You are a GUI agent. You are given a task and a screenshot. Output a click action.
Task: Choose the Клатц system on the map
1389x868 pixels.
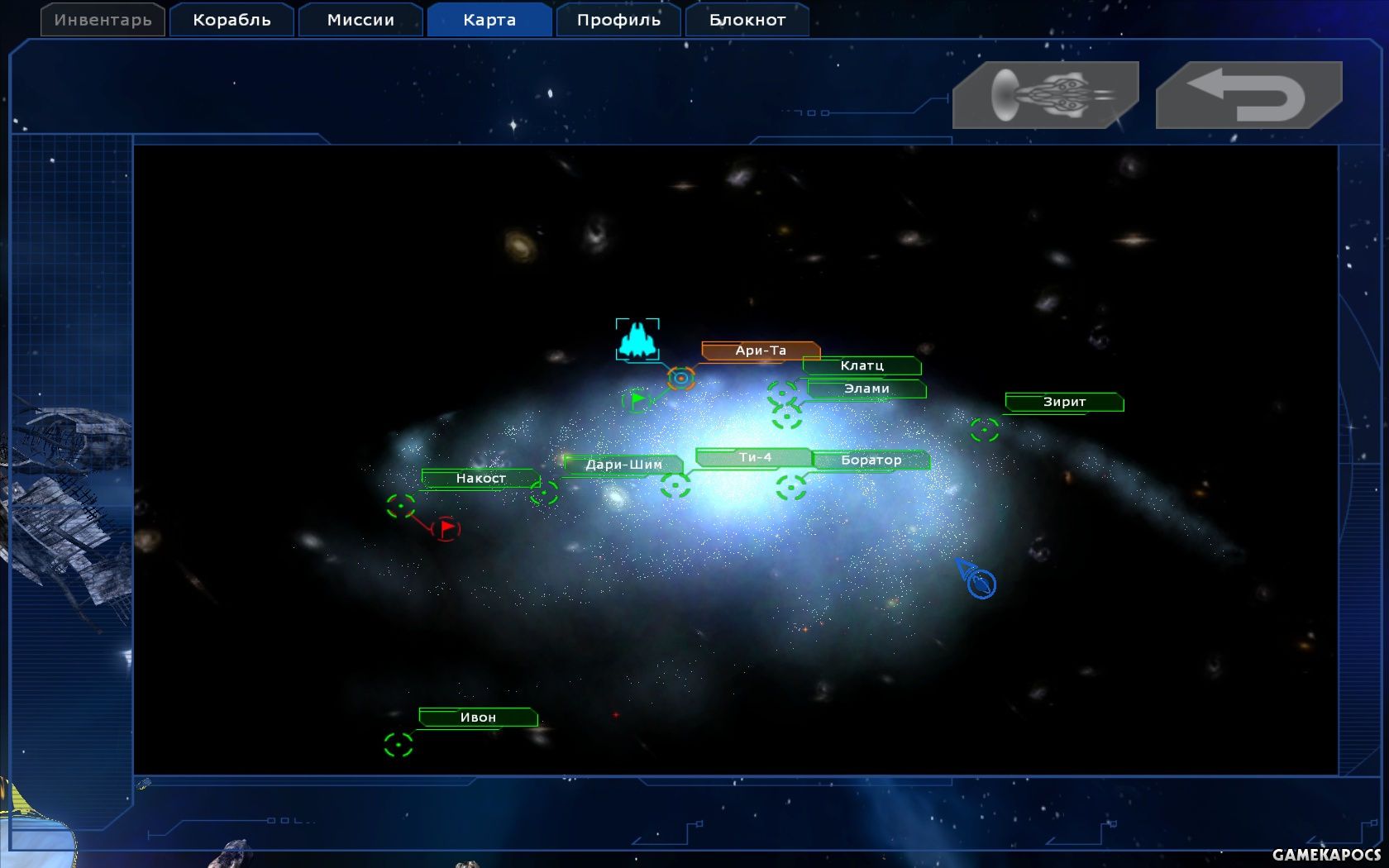862,365
